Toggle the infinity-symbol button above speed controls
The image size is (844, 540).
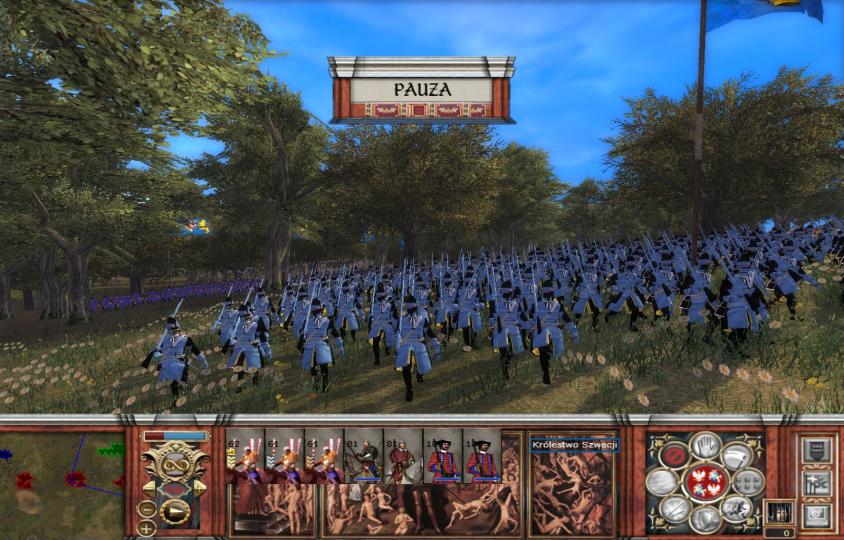(174, 465)
